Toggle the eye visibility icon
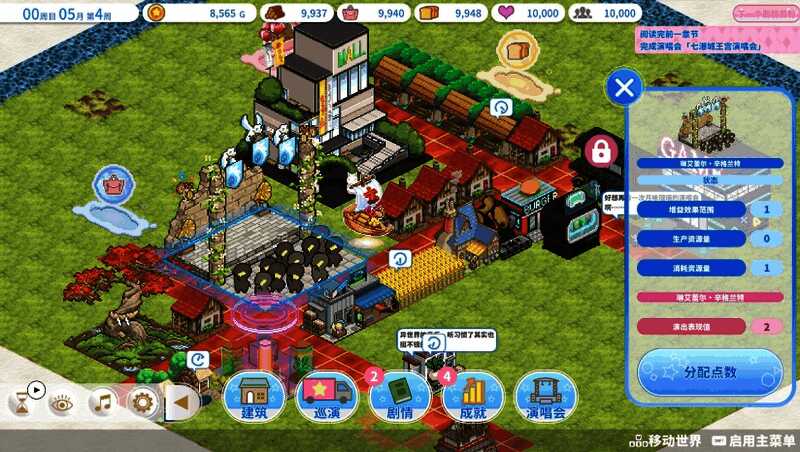Screen dimensions: 800x452 [61, 403]
